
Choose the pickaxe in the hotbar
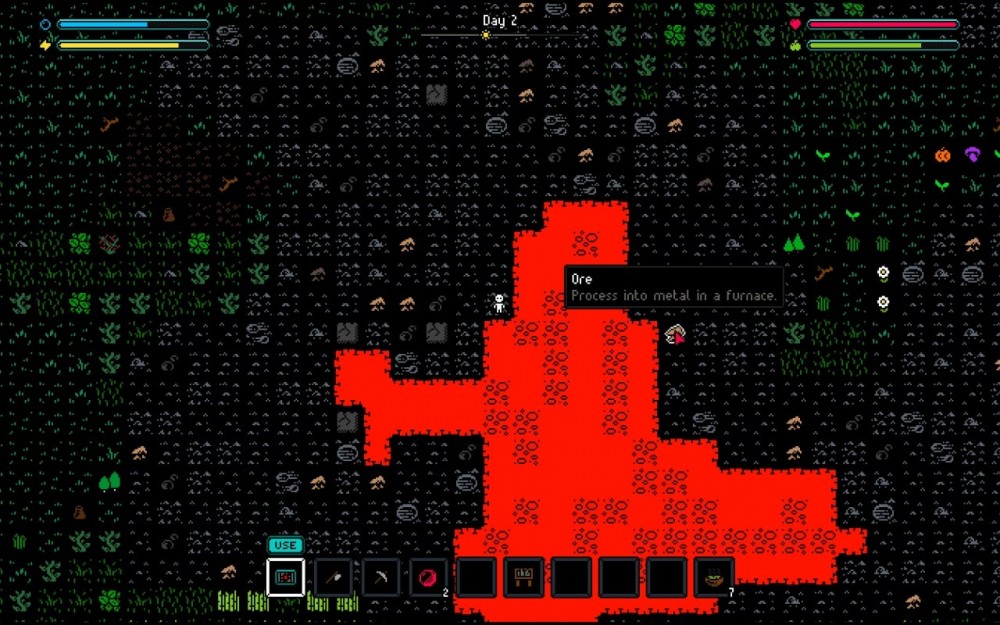381,577
